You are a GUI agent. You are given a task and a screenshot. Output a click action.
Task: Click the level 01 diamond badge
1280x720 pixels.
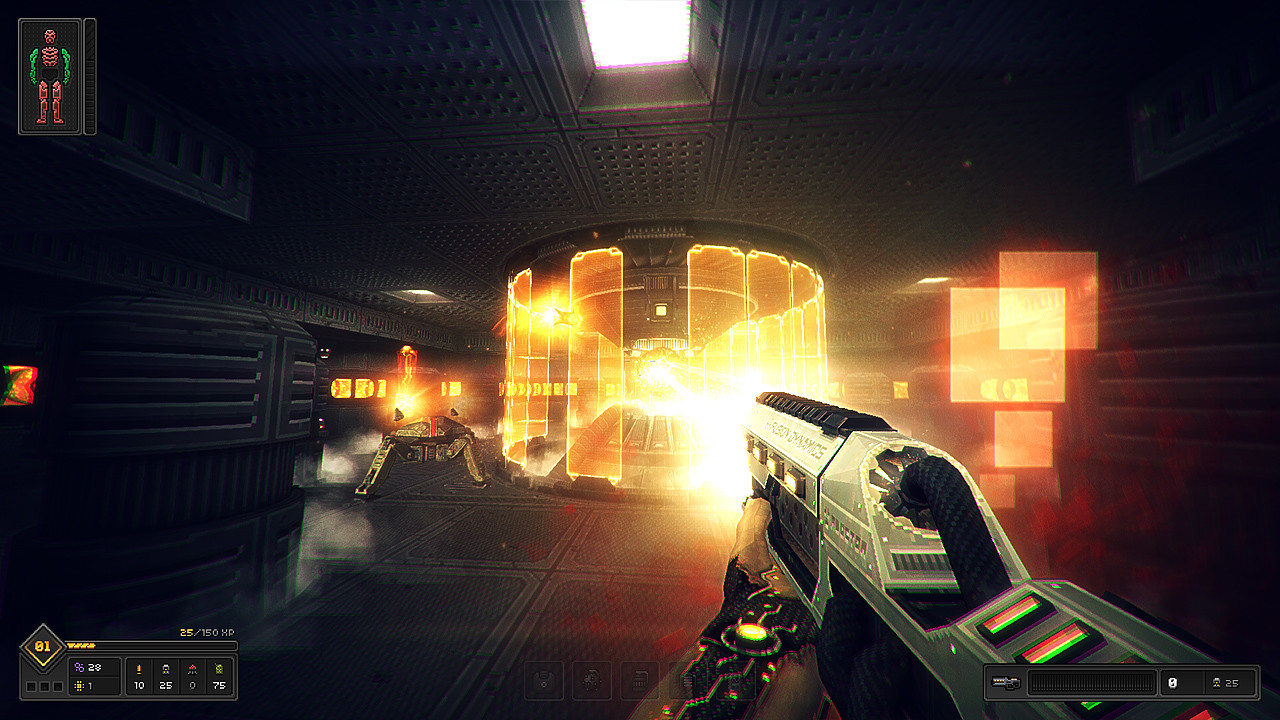[42, 645]
